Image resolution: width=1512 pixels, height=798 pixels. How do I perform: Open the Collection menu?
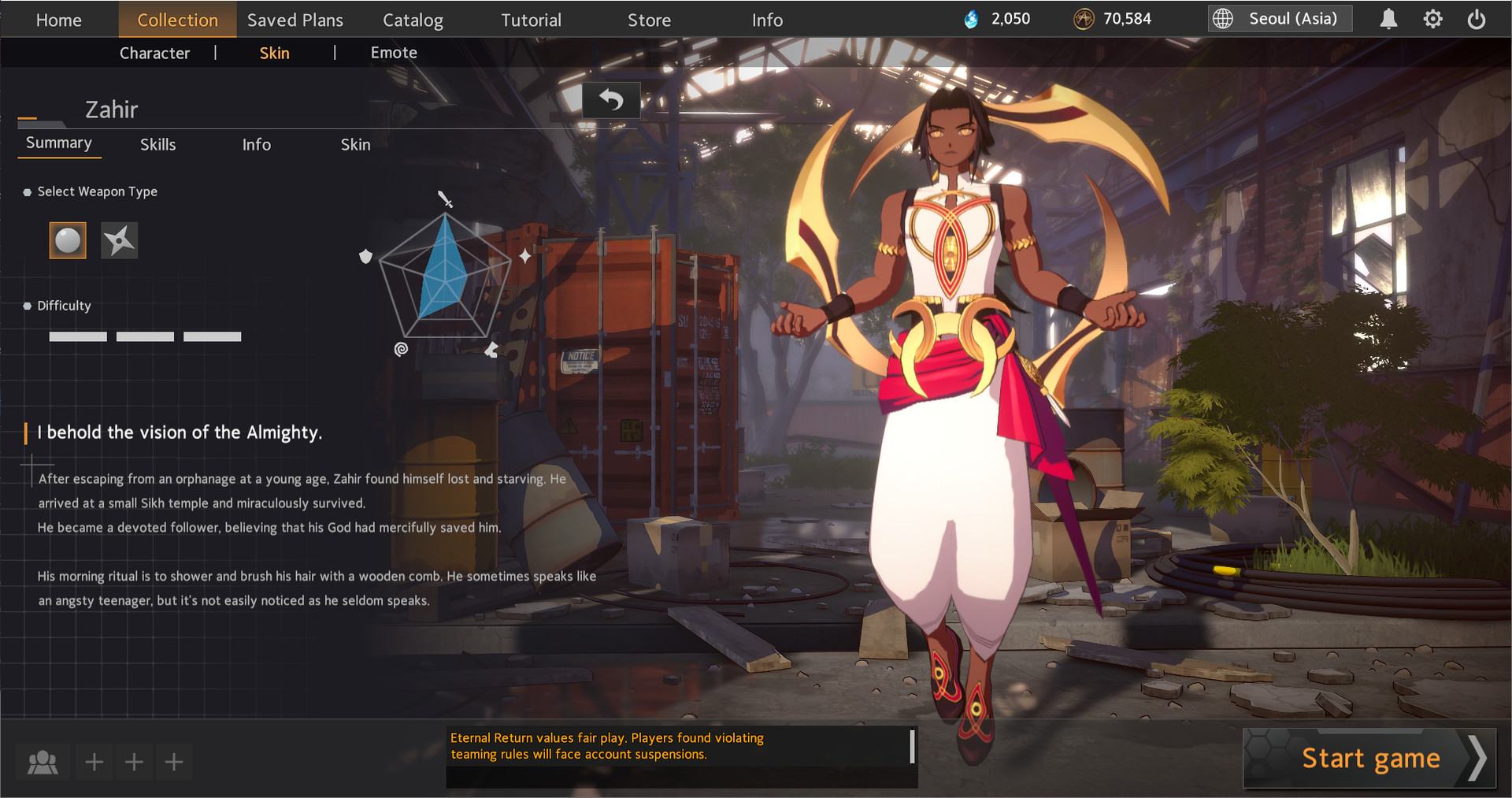click(177, 20)
